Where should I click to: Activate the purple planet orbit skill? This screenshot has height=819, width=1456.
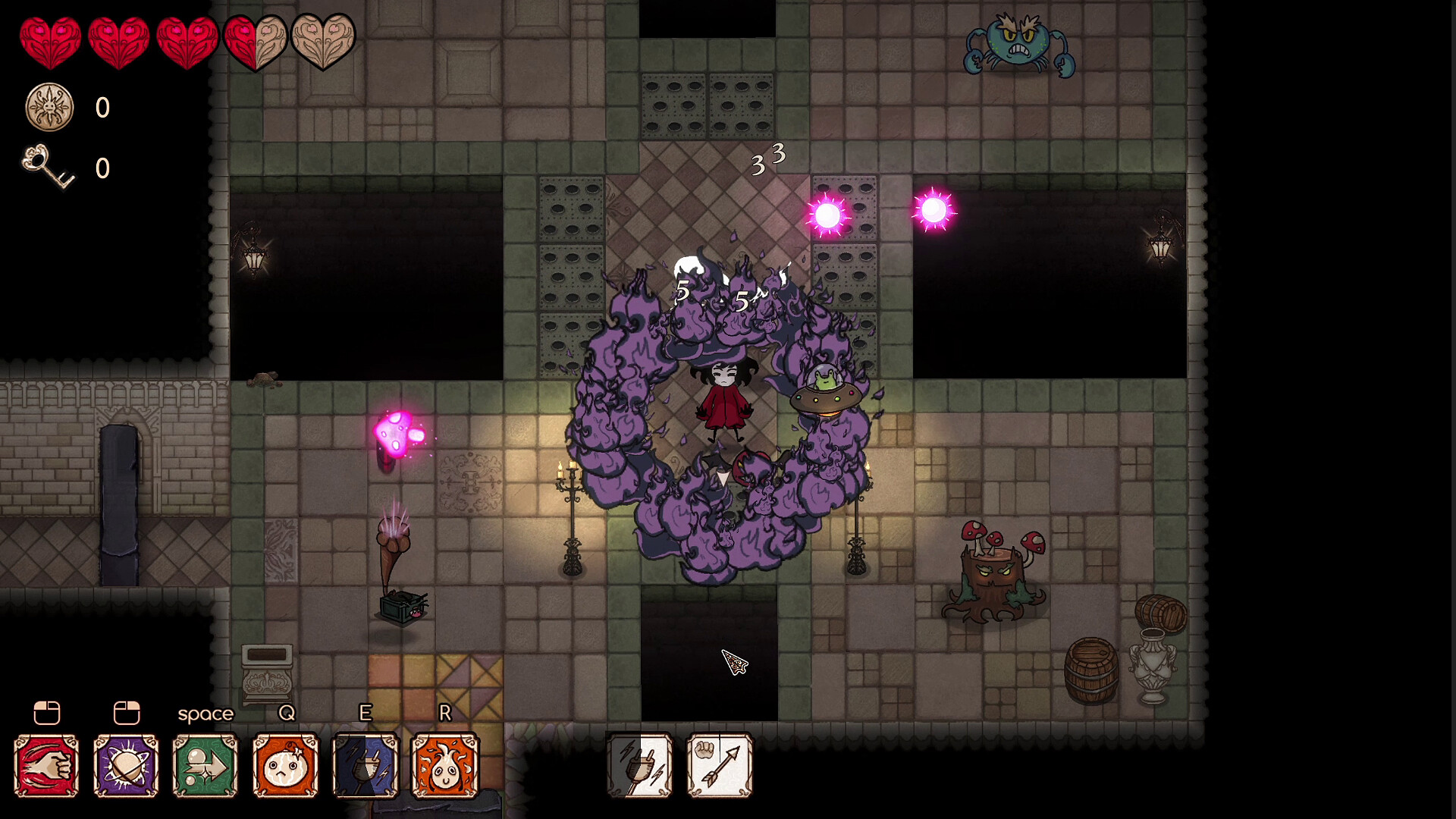pyautogui.click(x=125, y=766)
